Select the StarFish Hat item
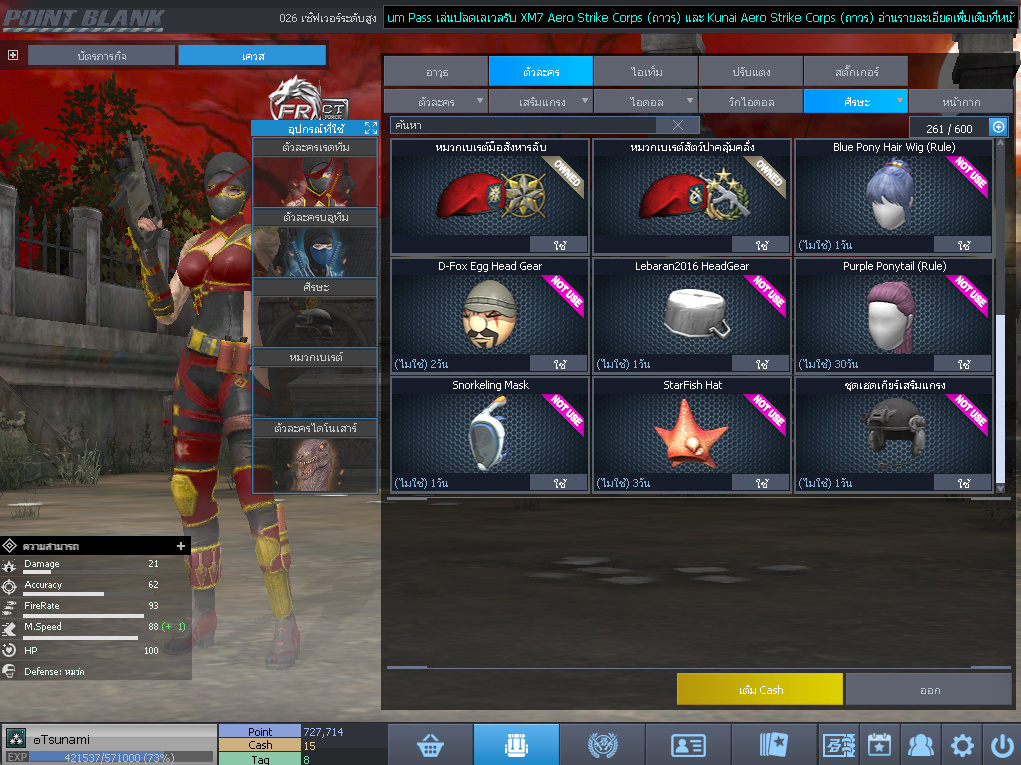 (x=691, y=432)
